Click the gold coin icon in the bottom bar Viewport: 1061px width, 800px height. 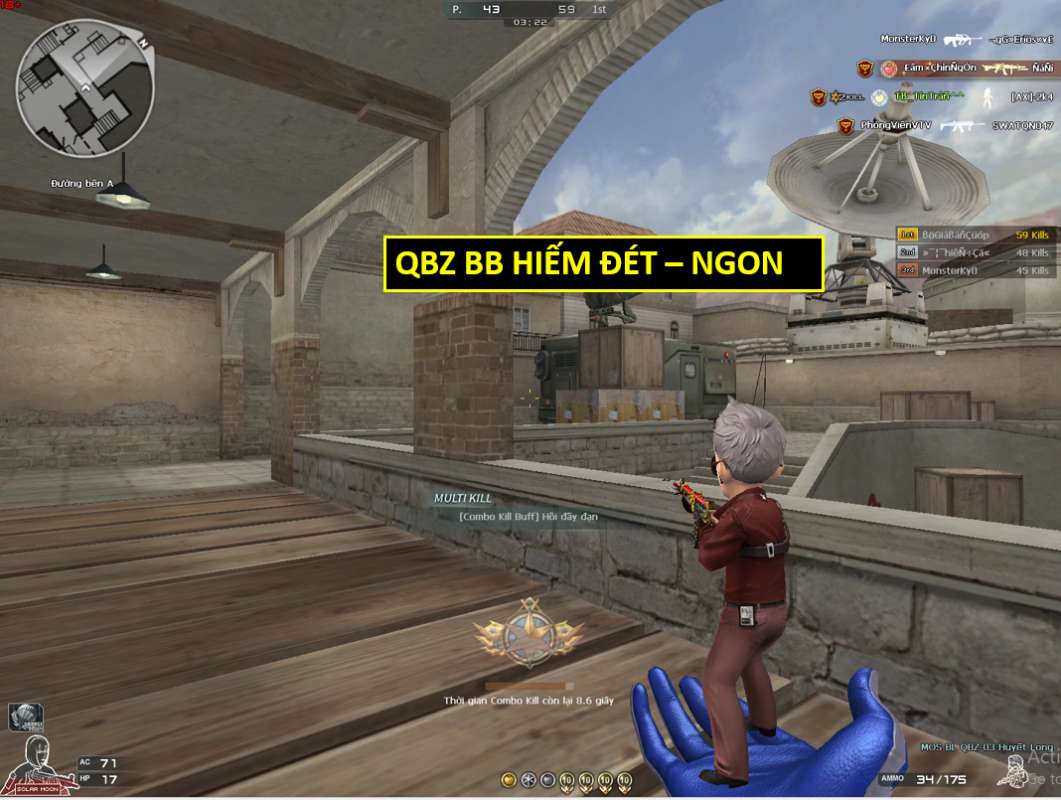(510, 780)
